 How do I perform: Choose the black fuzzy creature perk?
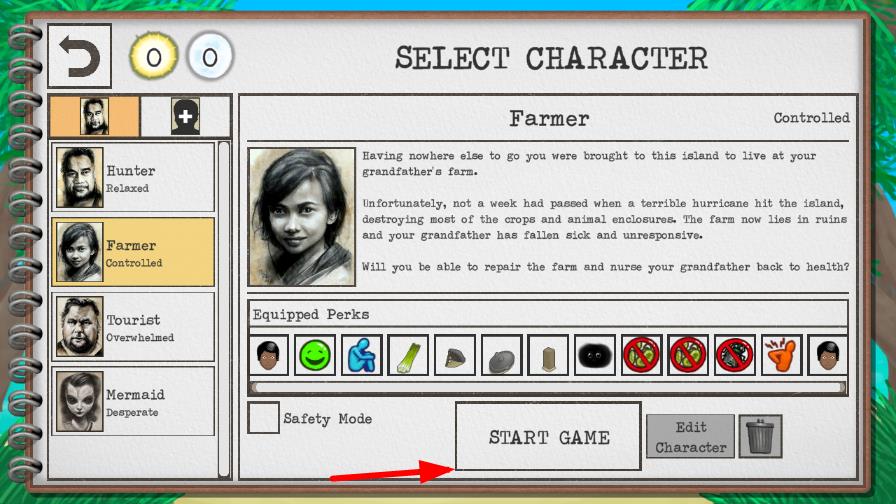(x=595, y=355)
